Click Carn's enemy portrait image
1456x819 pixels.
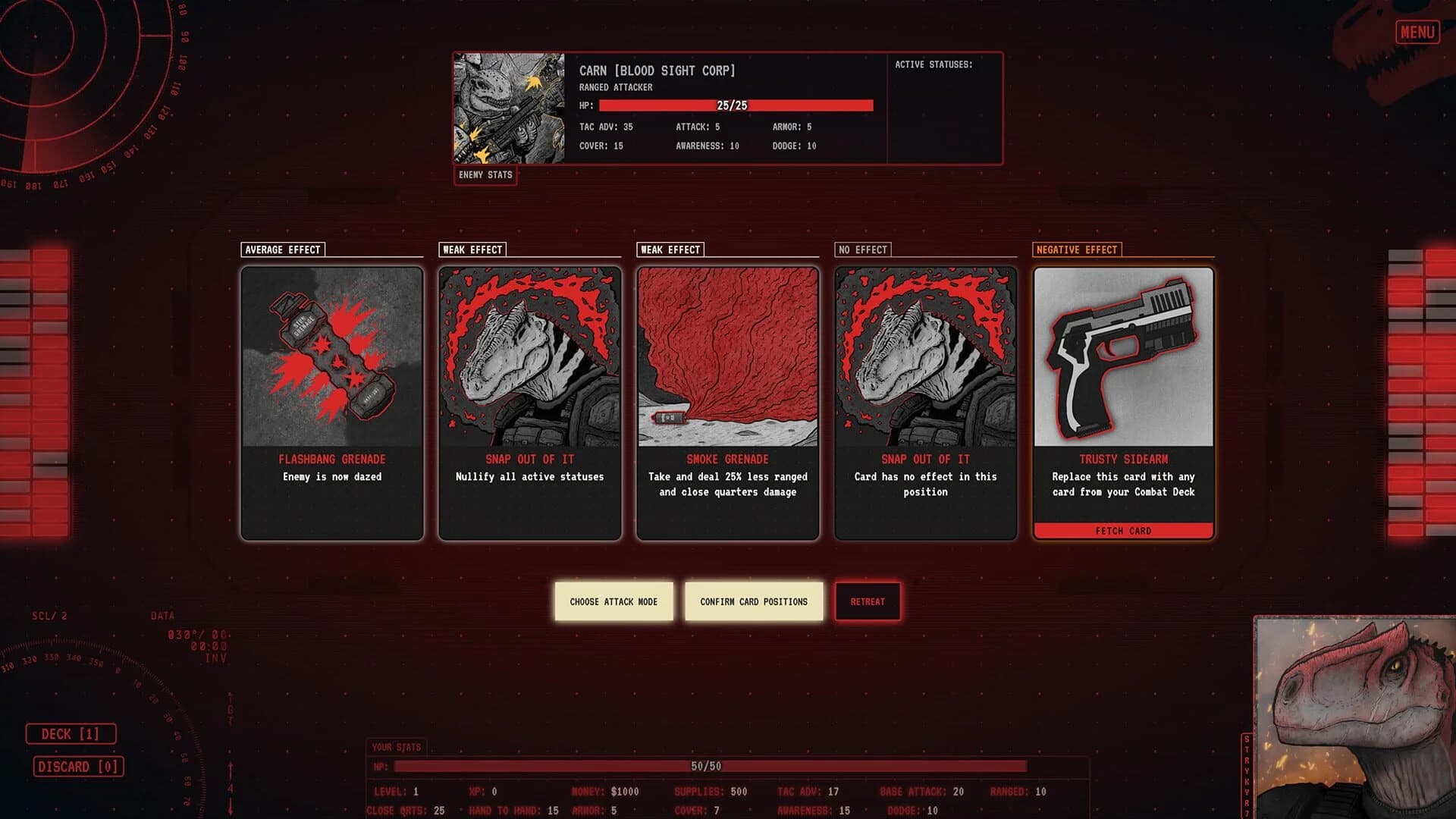click(x=510, y=106)
